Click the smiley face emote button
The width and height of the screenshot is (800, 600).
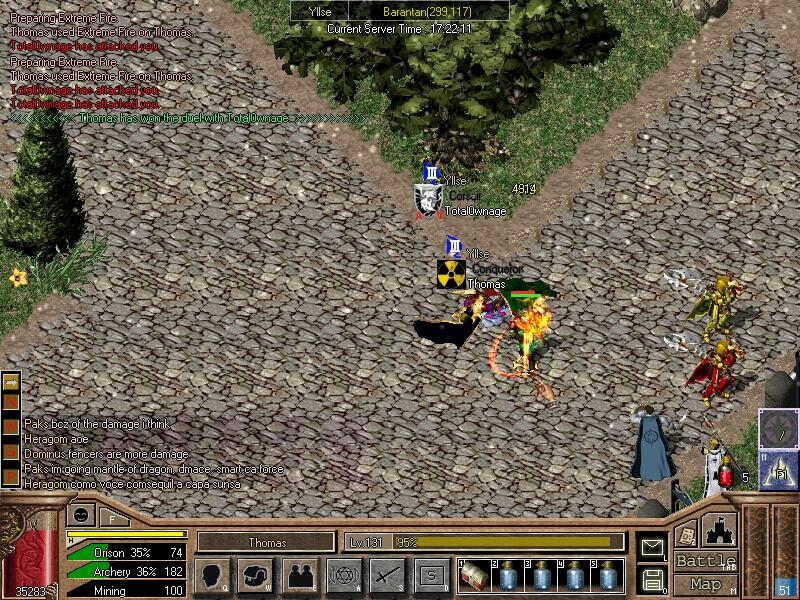[81, 516]
